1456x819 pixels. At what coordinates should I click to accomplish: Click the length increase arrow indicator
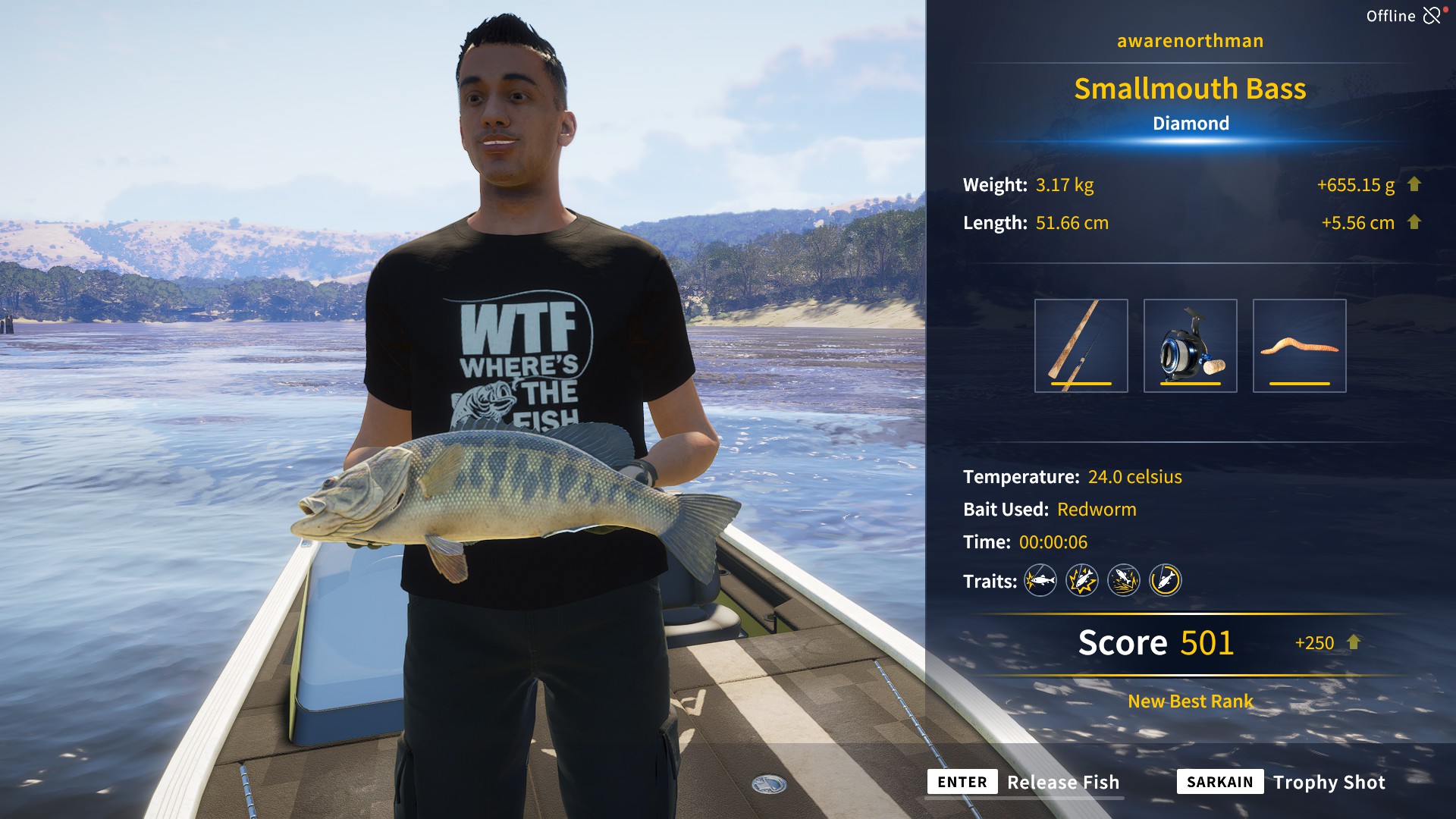1415,223
